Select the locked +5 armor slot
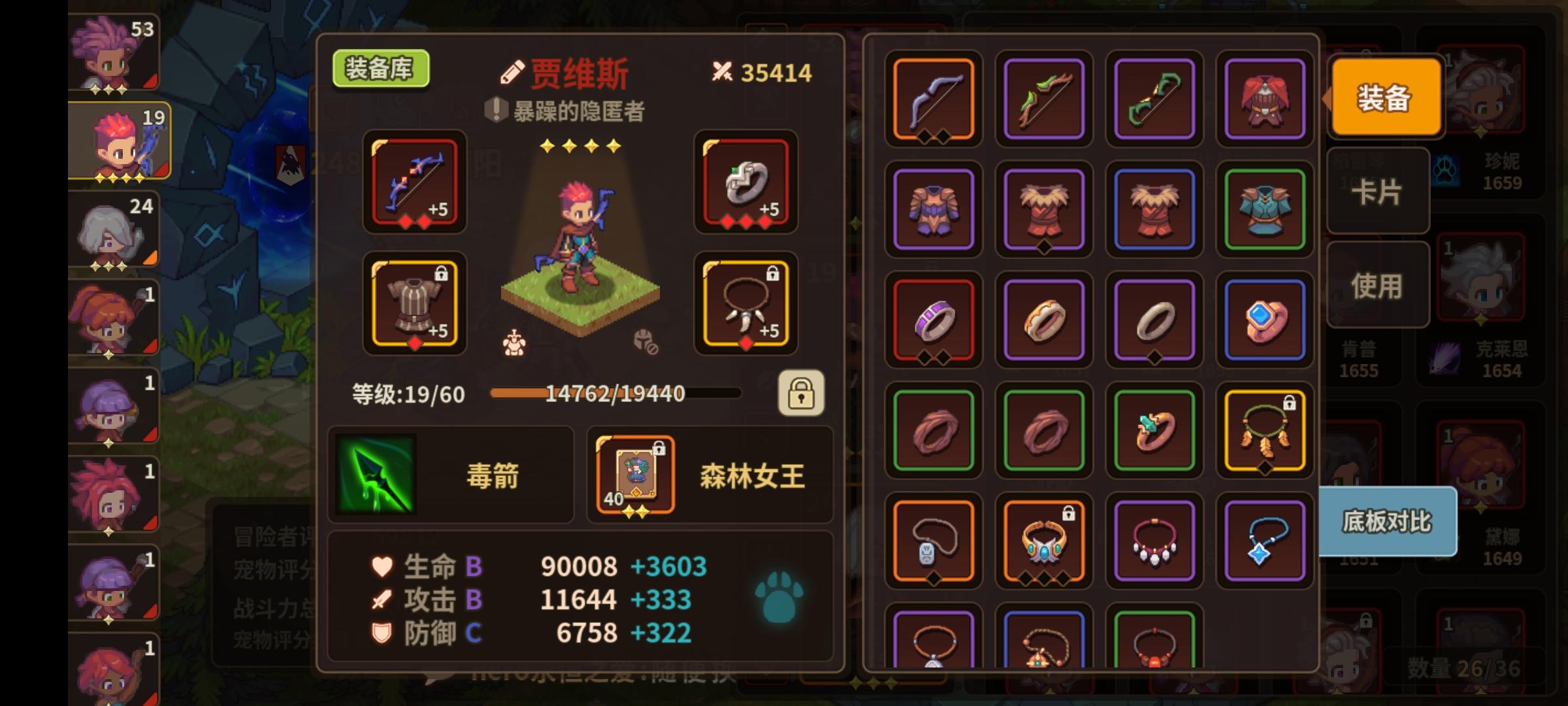1568x706 pixels. click(414, 304)
